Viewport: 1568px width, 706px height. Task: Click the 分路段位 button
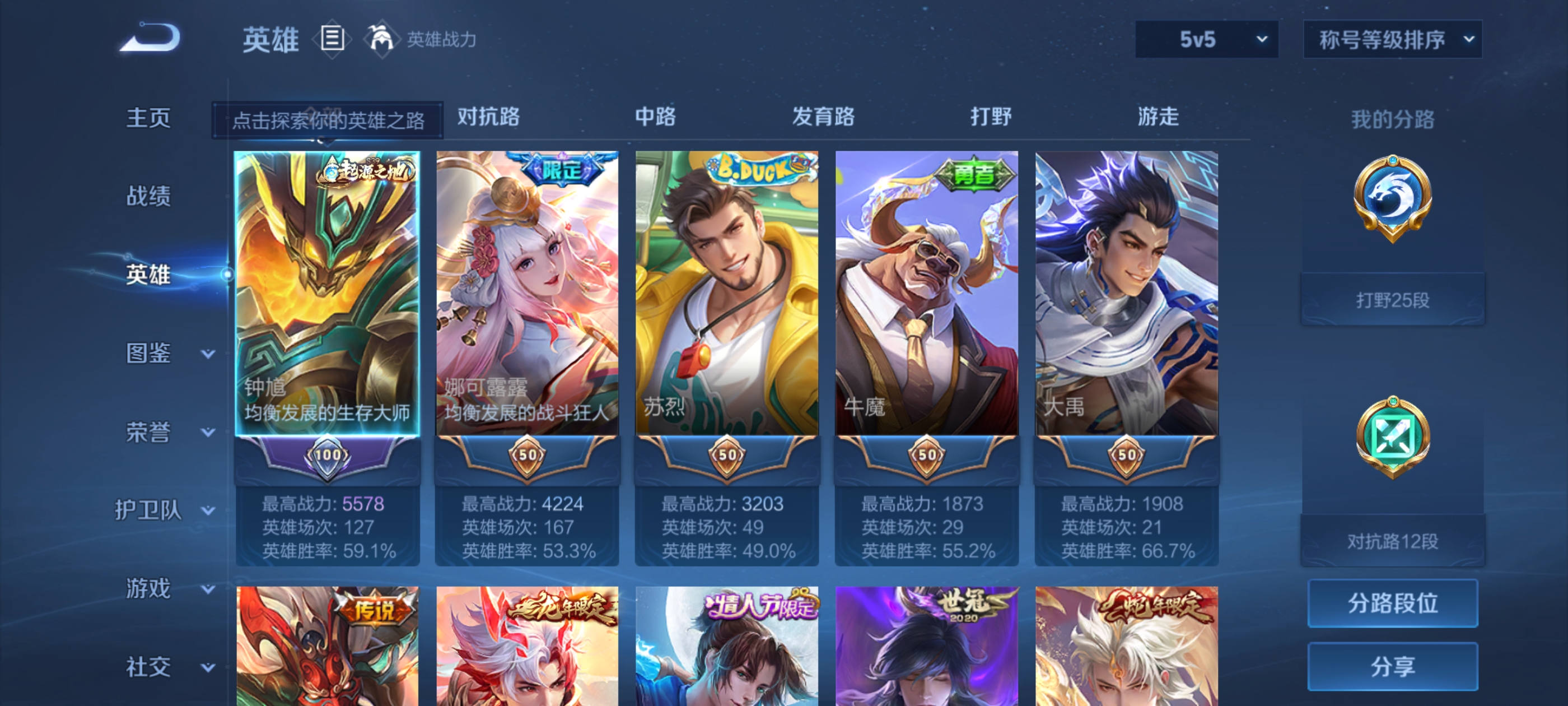[1393, 603]
